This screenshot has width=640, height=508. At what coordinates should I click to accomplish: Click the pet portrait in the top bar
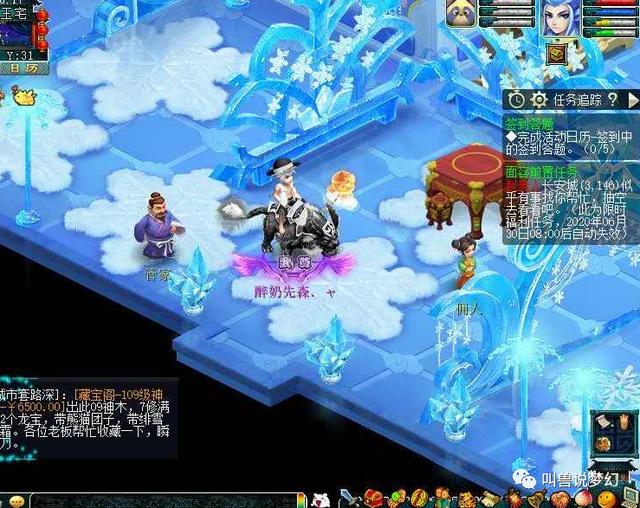(x=460, y=14)
